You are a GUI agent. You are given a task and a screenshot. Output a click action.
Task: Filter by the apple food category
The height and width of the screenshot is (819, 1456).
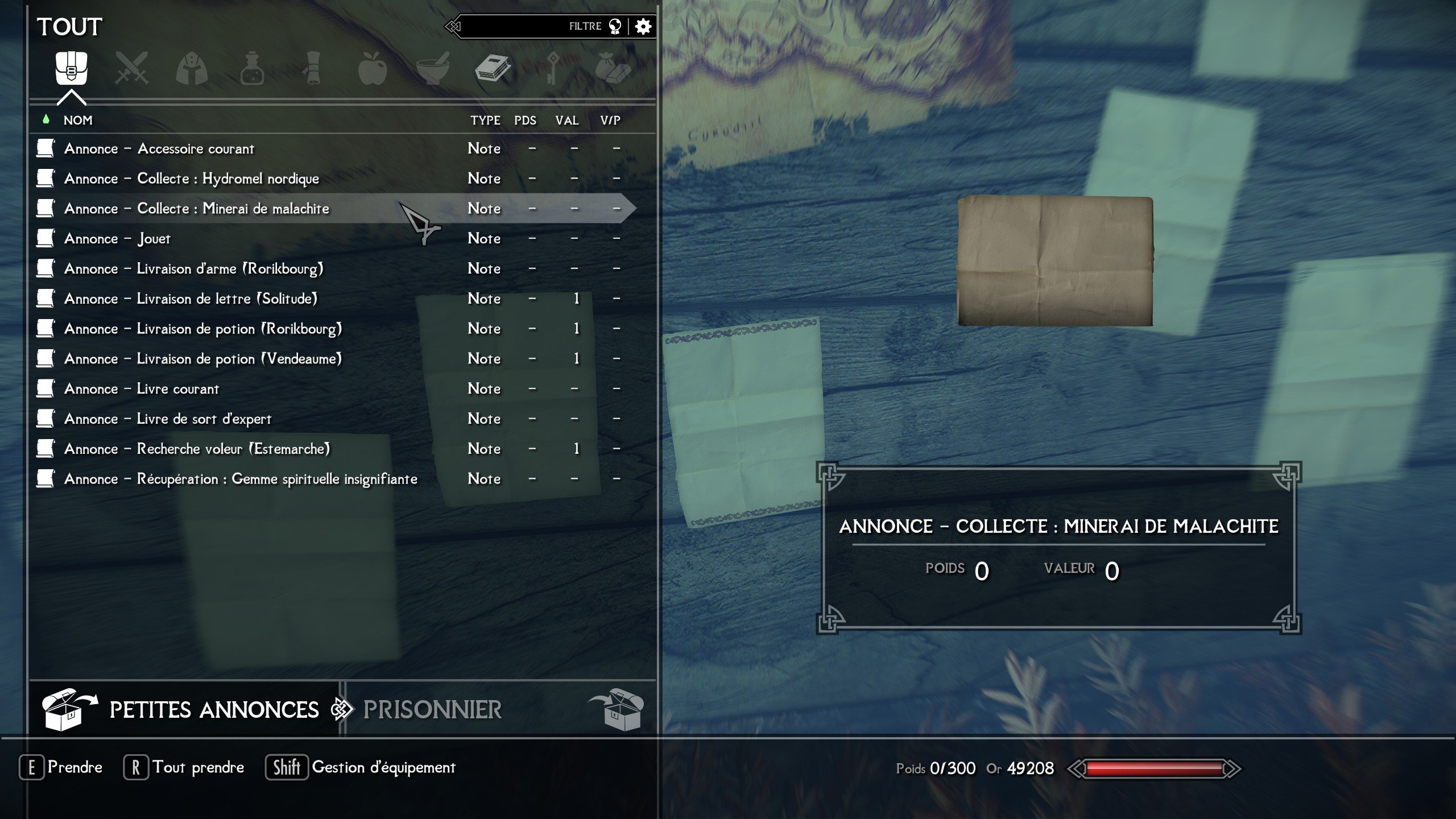click(x=373, y=69)
